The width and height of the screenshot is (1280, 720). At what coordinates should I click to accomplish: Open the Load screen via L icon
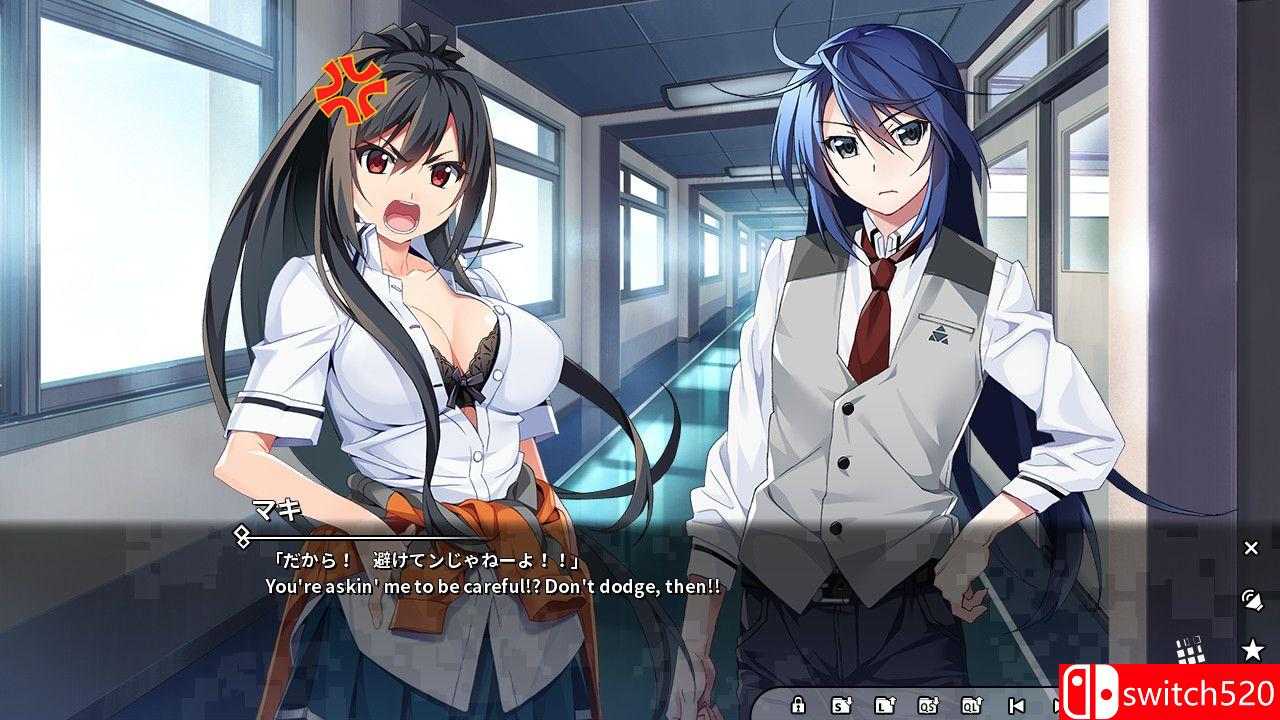click(x=886, y=704)
